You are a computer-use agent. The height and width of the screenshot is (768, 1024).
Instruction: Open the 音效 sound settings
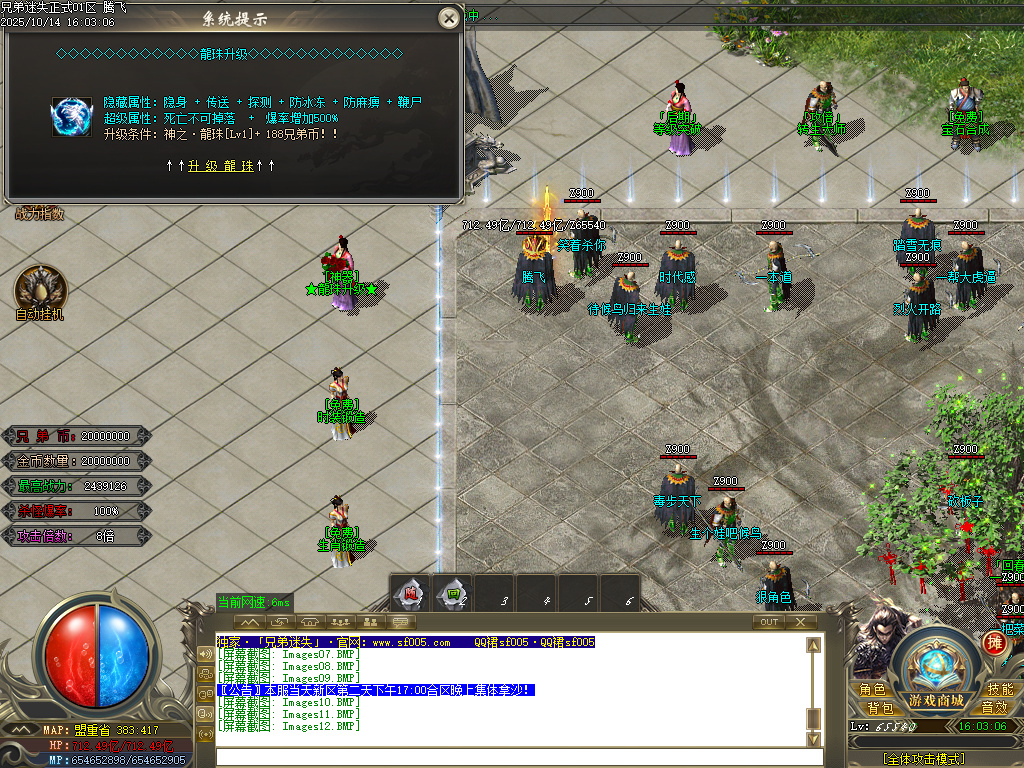coord(993,708)
